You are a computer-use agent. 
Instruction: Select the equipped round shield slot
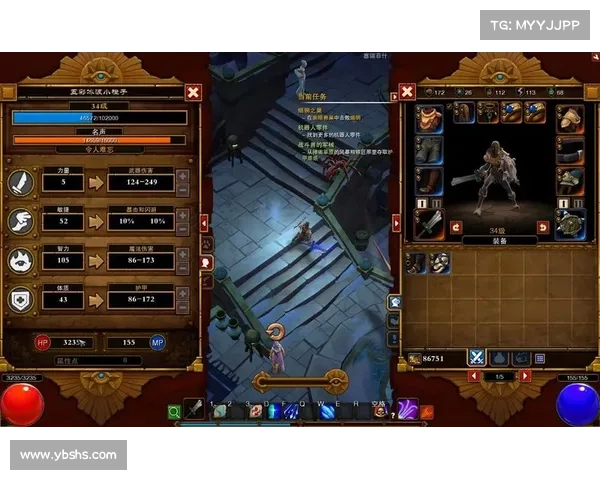point(570,223)
